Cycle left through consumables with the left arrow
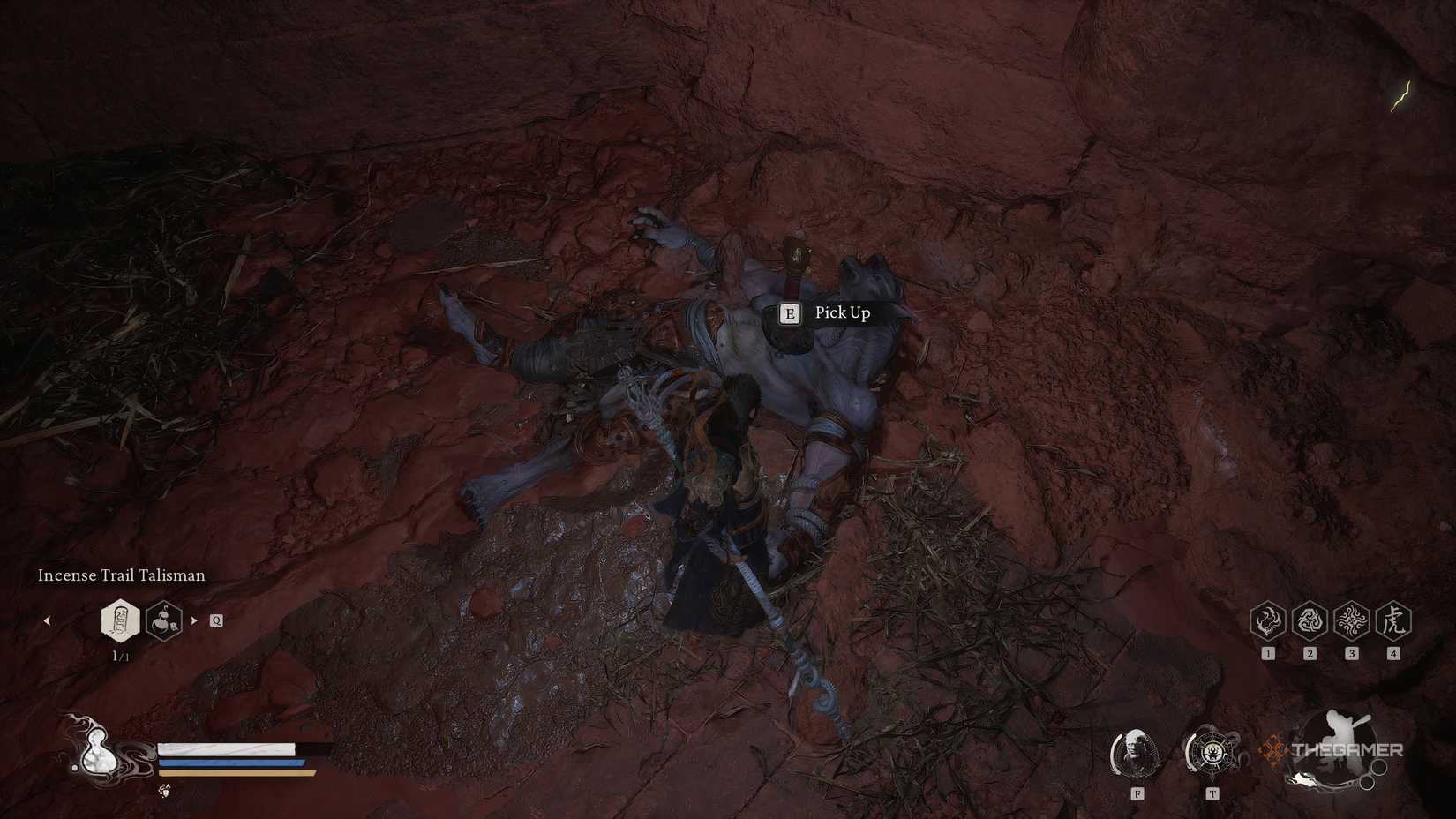The image size is (1456, 819). tap(47, 620)
